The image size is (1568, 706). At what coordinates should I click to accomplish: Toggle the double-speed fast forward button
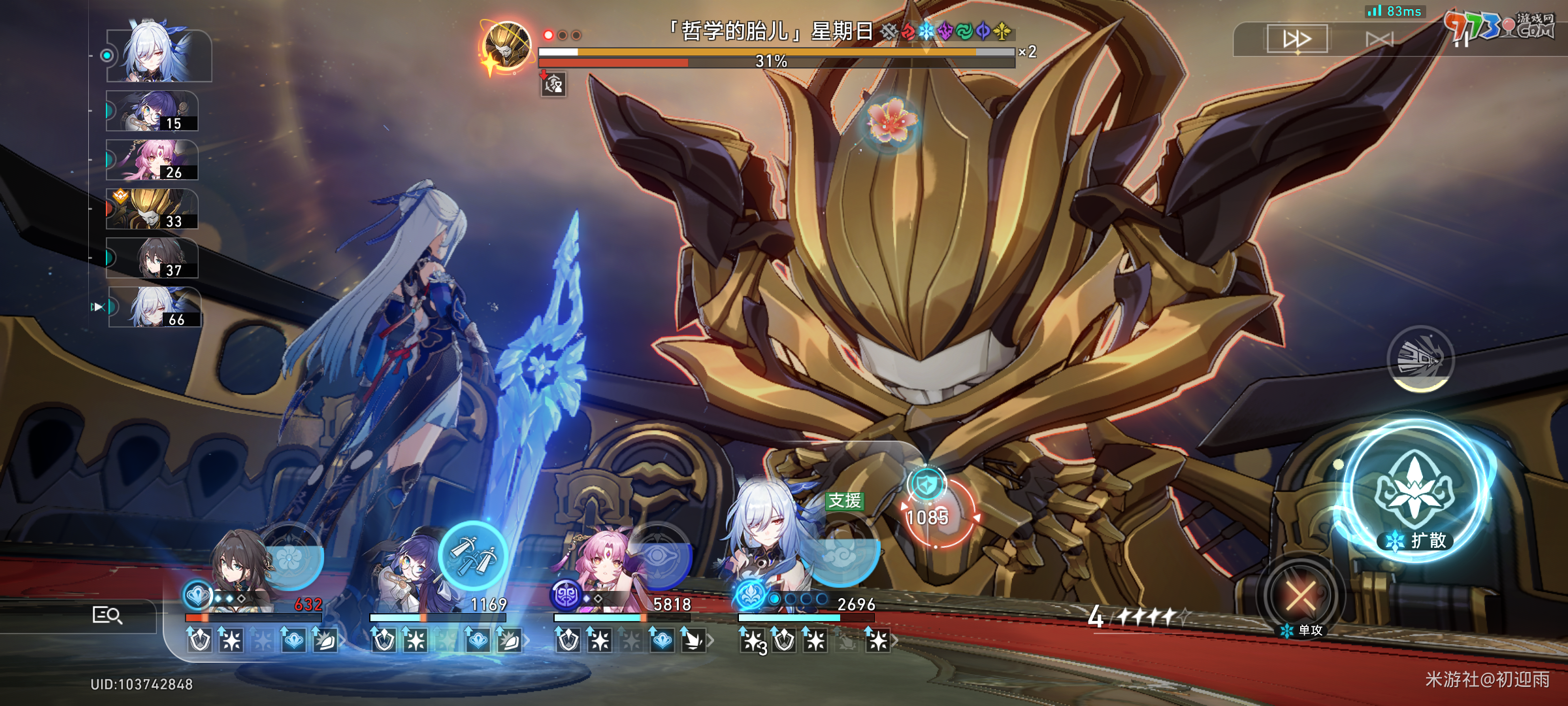(1297, 39)
